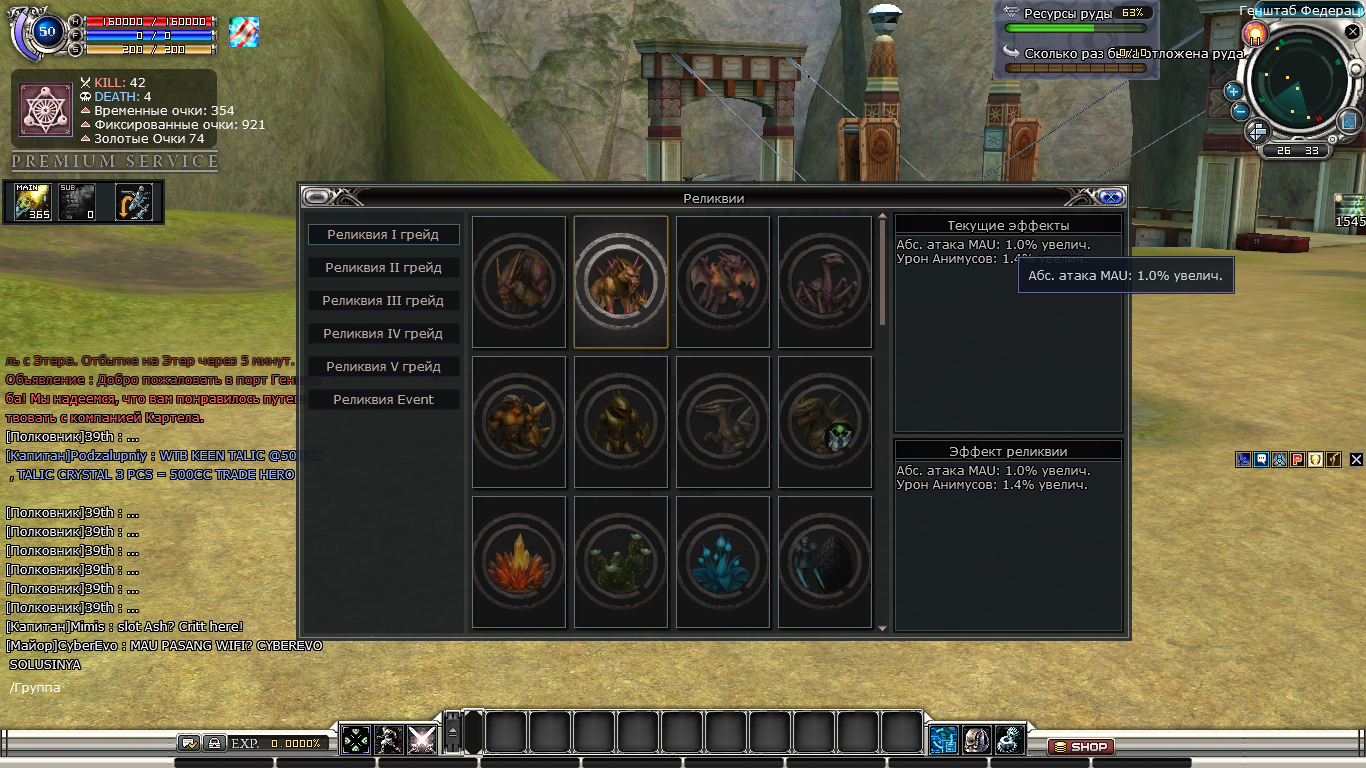Open the SHOP button
This screenshot has width=1366, height=768.
(1081, 747)
